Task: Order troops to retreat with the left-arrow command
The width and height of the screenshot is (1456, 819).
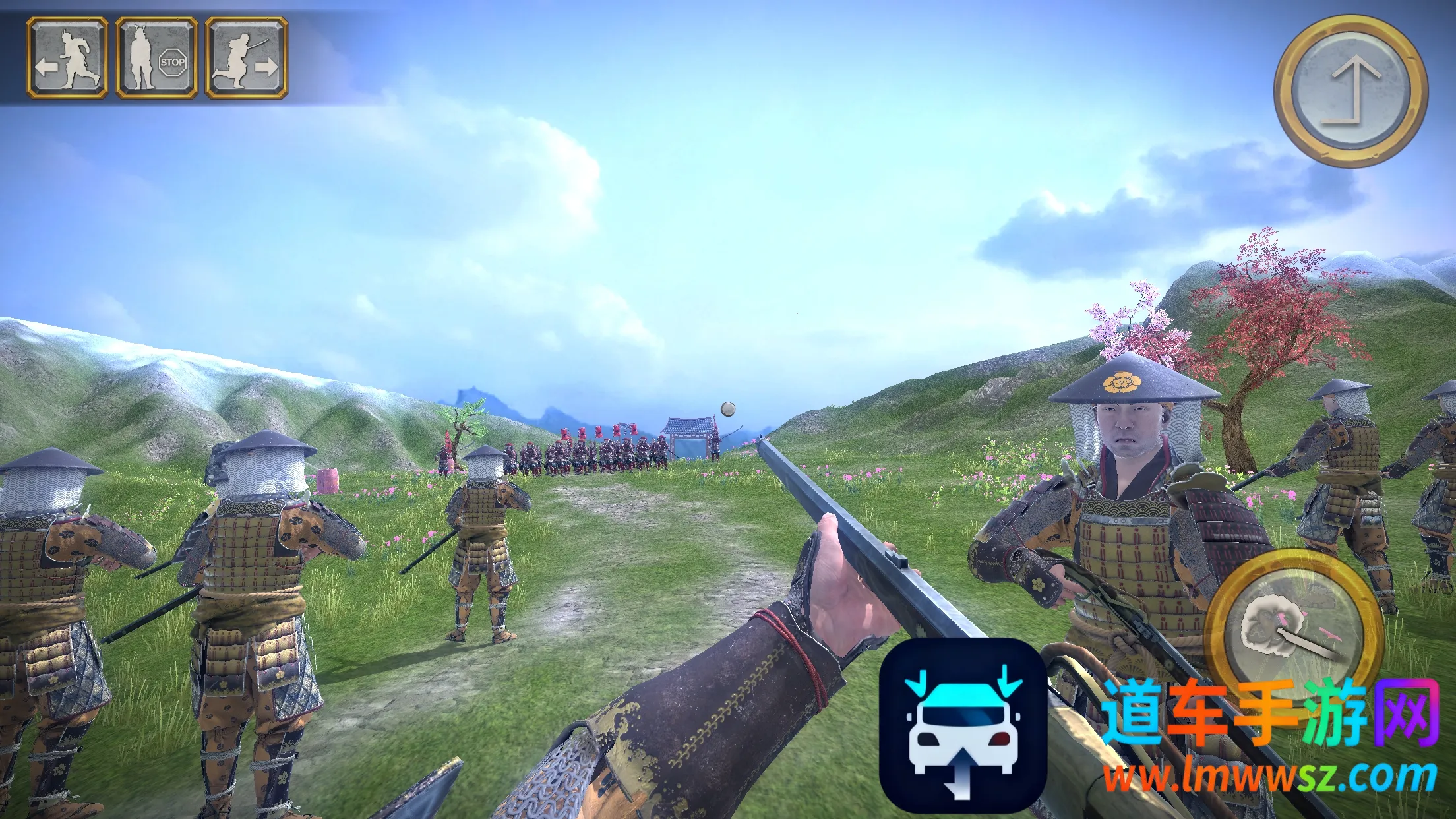Action: click(x=67, y=58)
